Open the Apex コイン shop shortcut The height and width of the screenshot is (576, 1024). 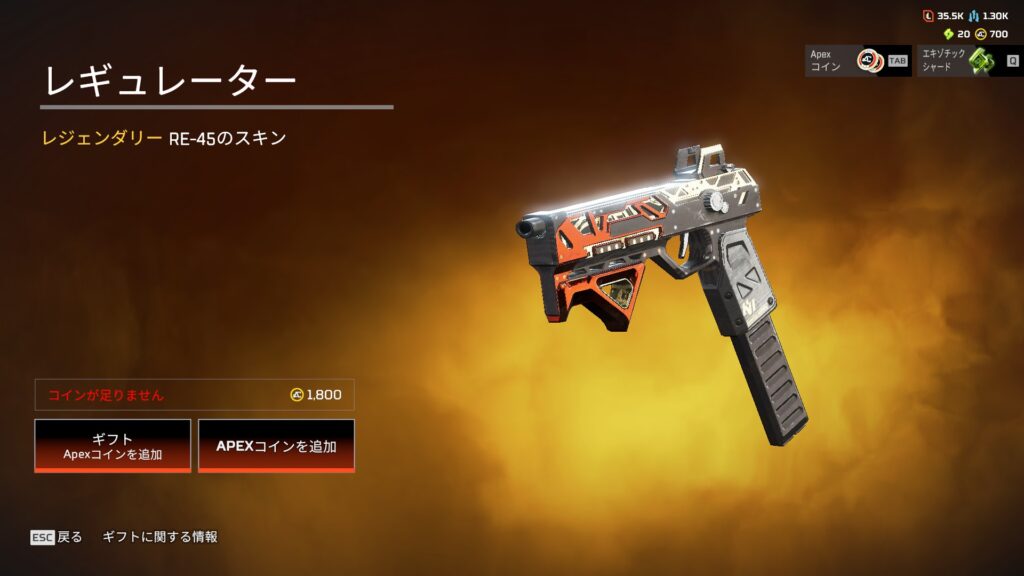coord(858,61)
